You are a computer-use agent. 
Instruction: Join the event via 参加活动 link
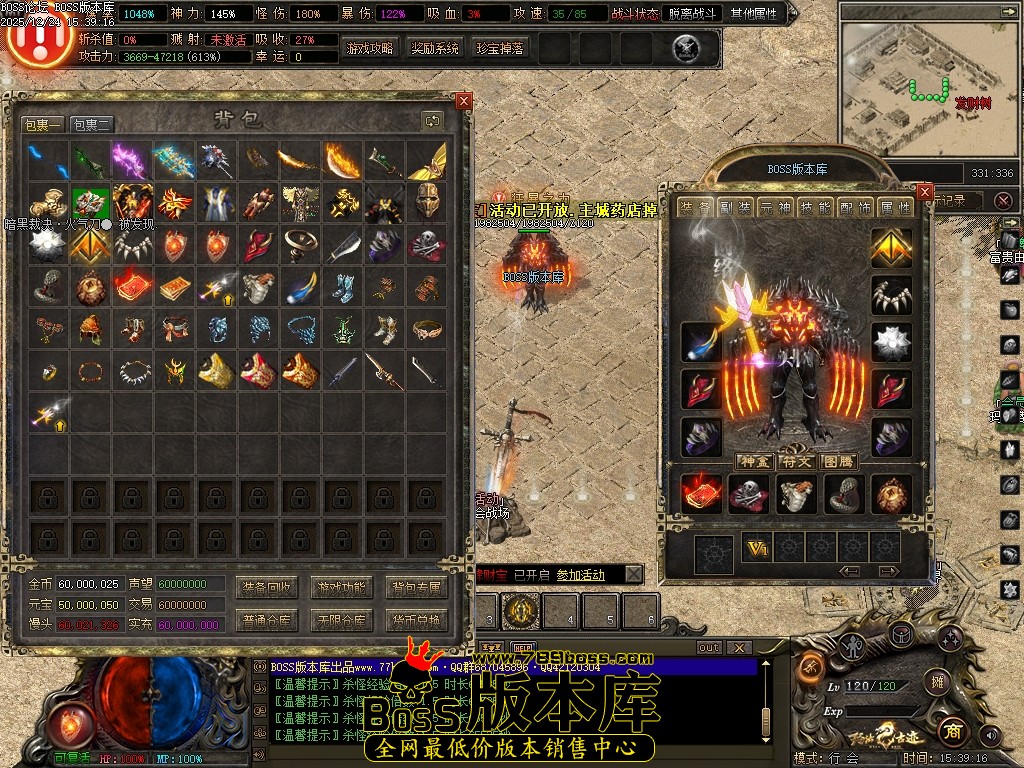pyautogui.click(x=580, y=575)
